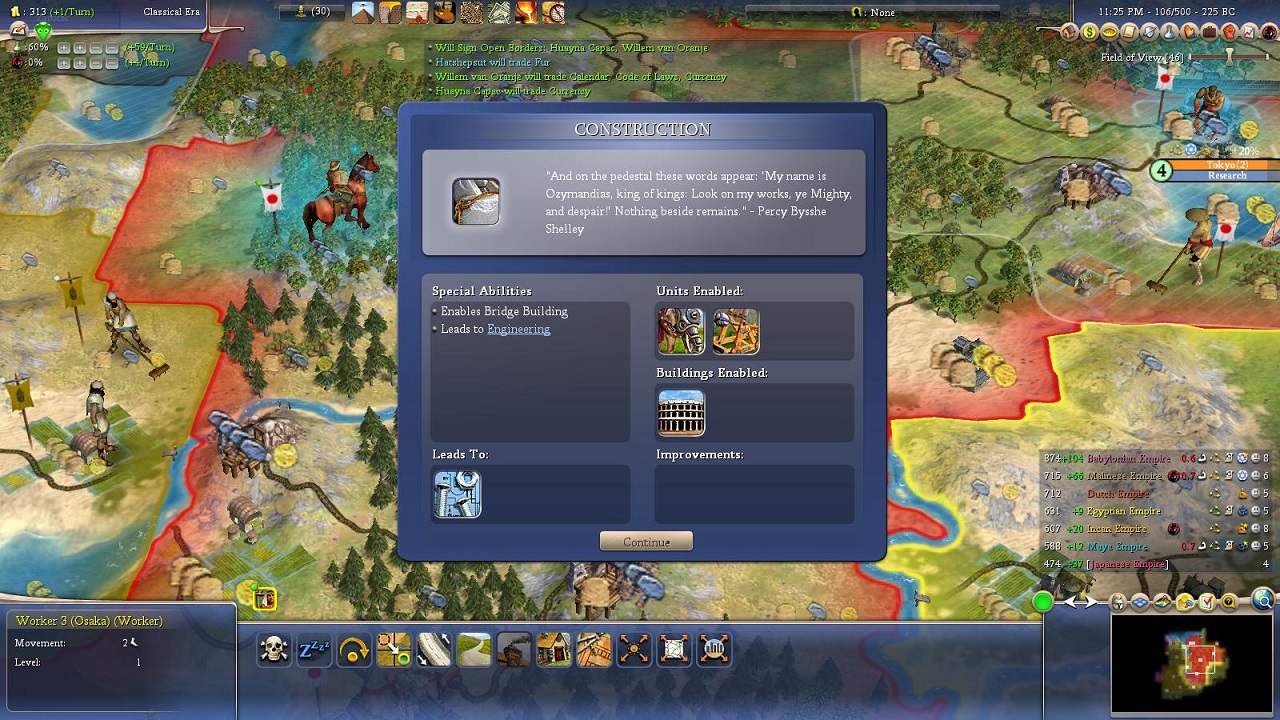Open the finance advisor dollar icon
The image size is (1280, 720).
pyautogui.click(x=1089, y=32)
